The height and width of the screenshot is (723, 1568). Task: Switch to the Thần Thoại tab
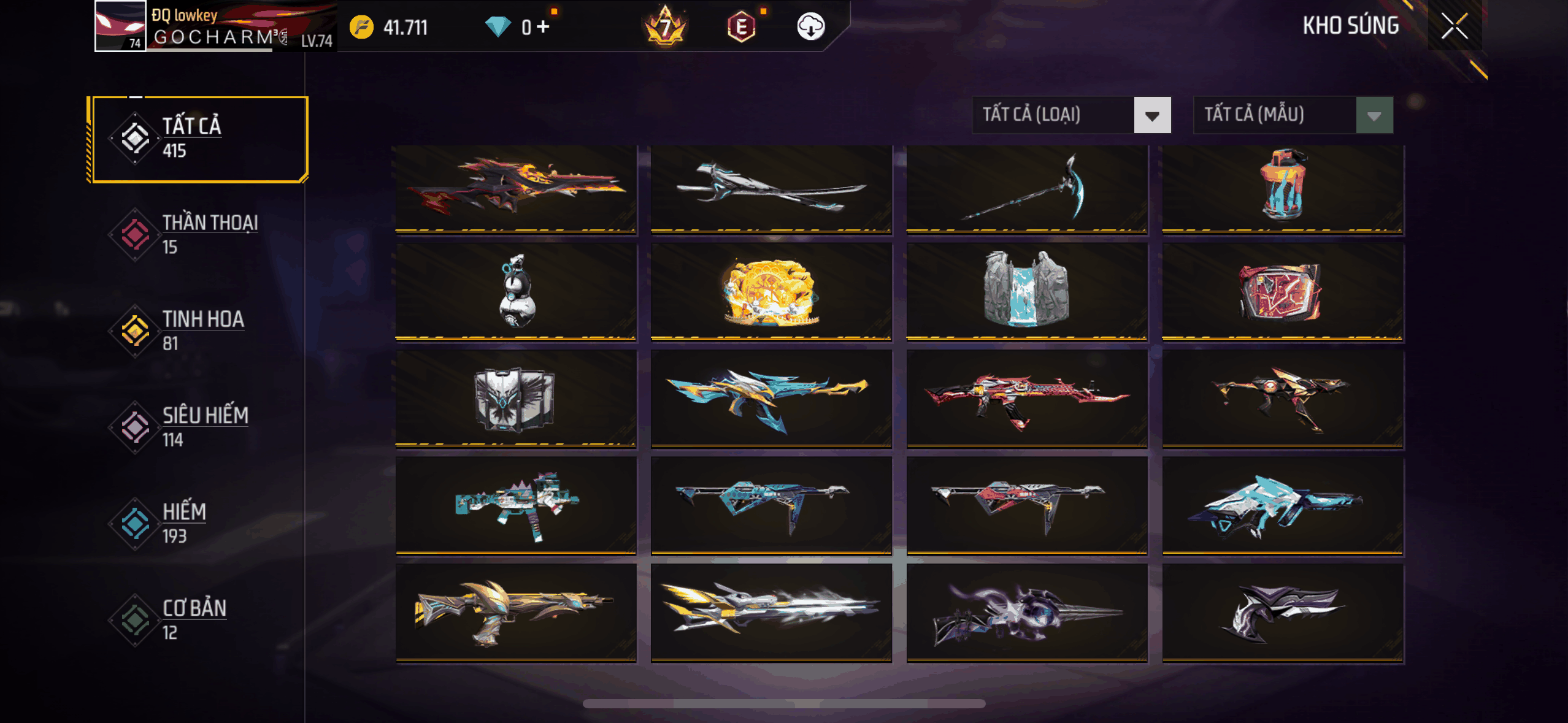click(x=199, y=234)
